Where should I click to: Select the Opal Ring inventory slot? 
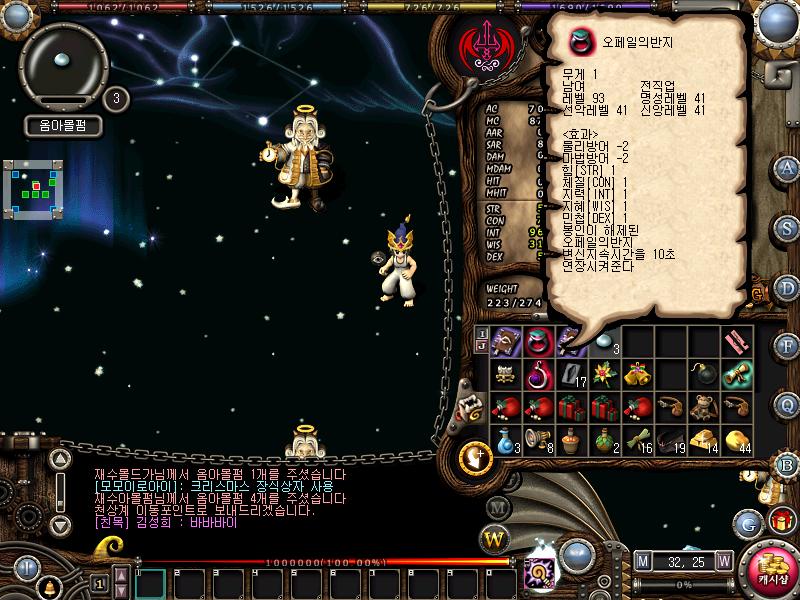540,341
